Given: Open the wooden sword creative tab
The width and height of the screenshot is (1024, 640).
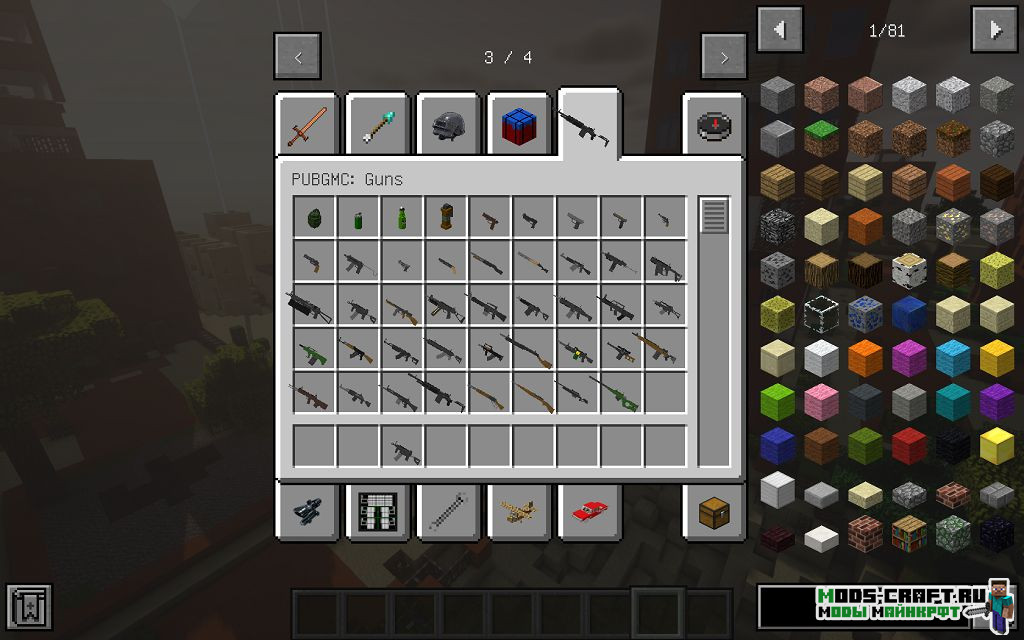Looking at the screenshot, I should pos(305,126).
